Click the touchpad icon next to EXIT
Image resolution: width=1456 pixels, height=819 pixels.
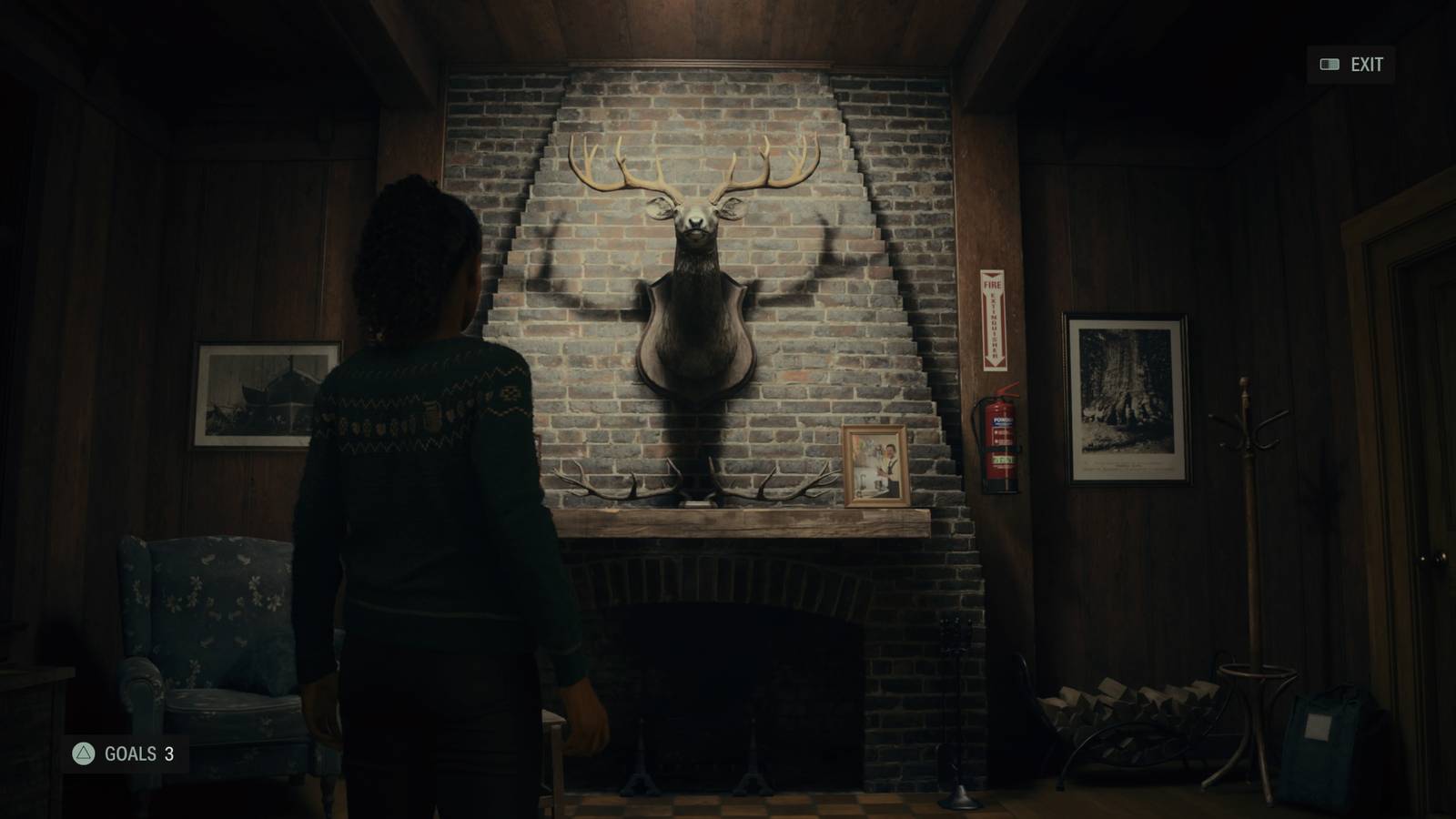click(1328, 65)
